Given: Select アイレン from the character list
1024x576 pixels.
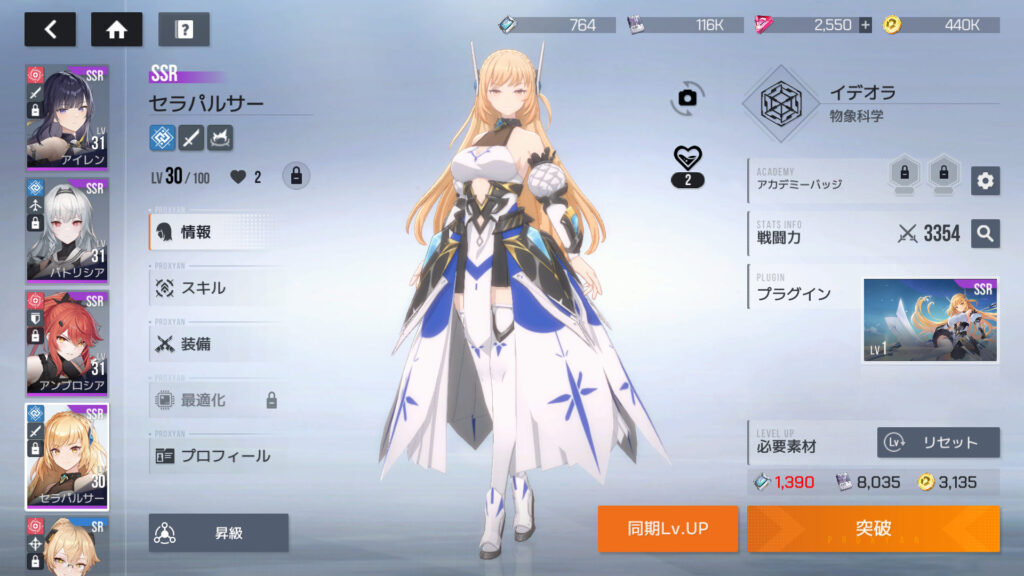Looking at the screenshot, I should (67, 117).
